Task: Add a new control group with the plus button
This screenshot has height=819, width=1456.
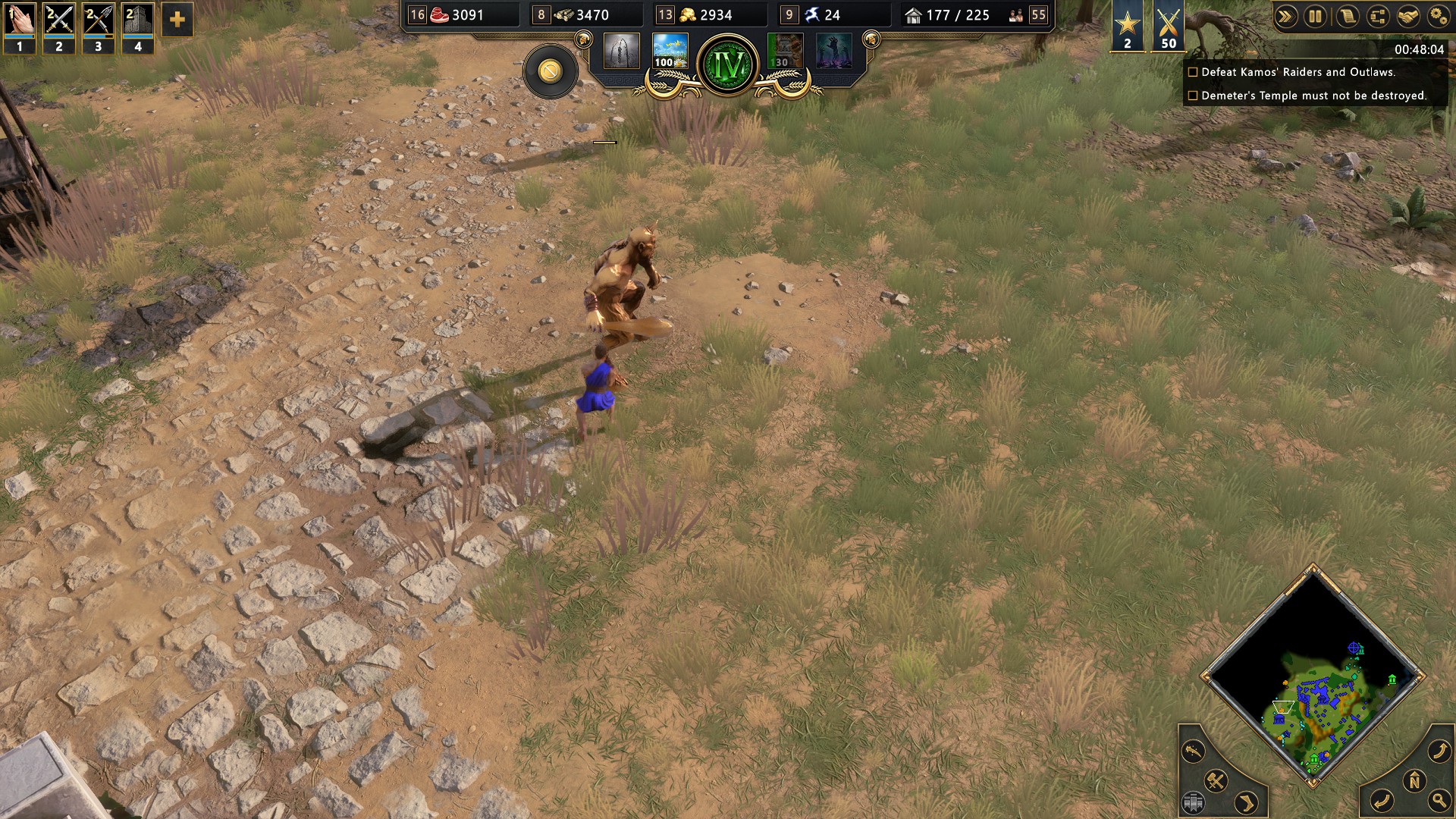Action: (177, 20)
